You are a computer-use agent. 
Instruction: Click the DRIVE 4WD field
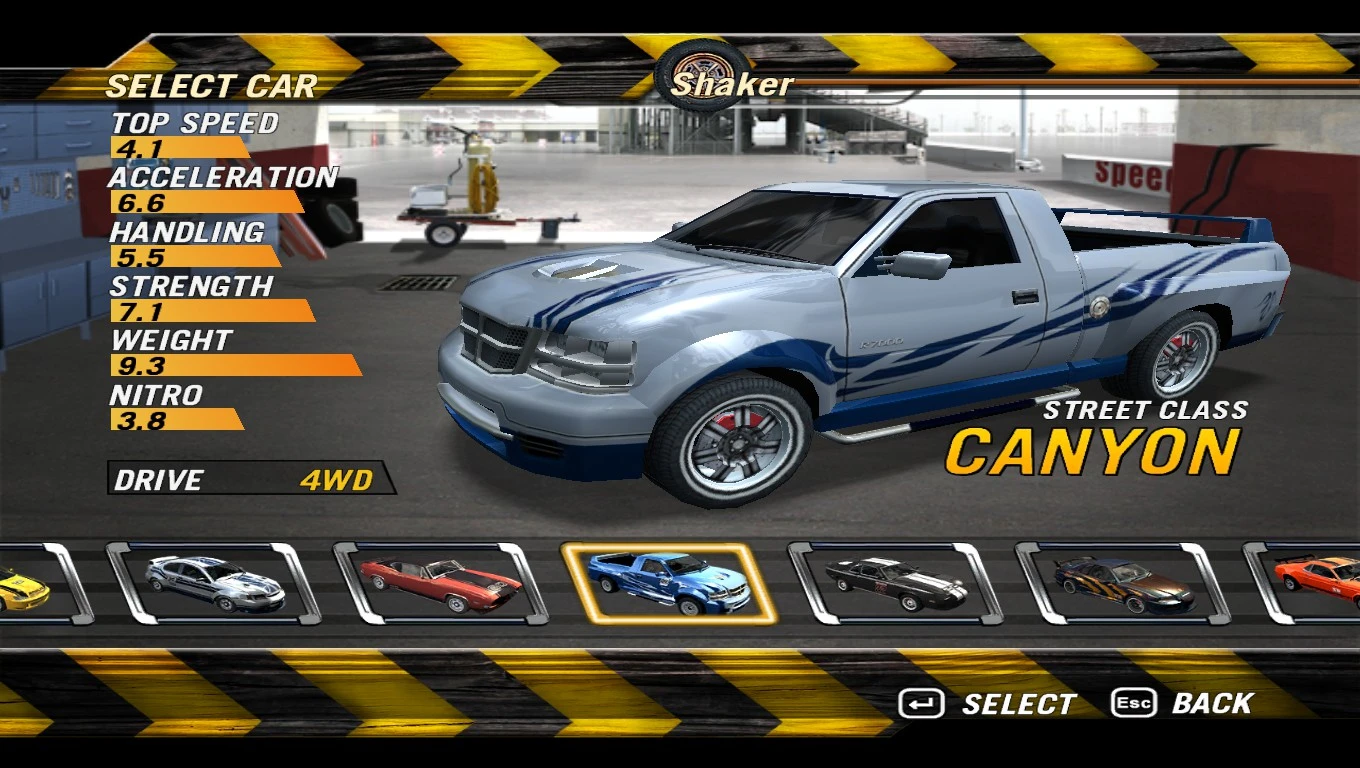tap(250, 480)
